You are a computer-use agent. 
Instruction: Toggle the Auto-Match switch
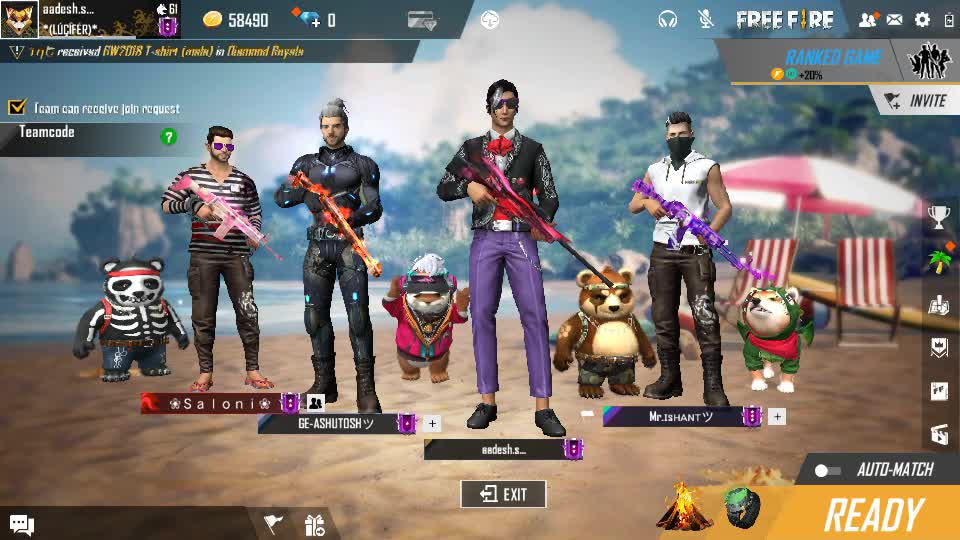coord(827,470)
